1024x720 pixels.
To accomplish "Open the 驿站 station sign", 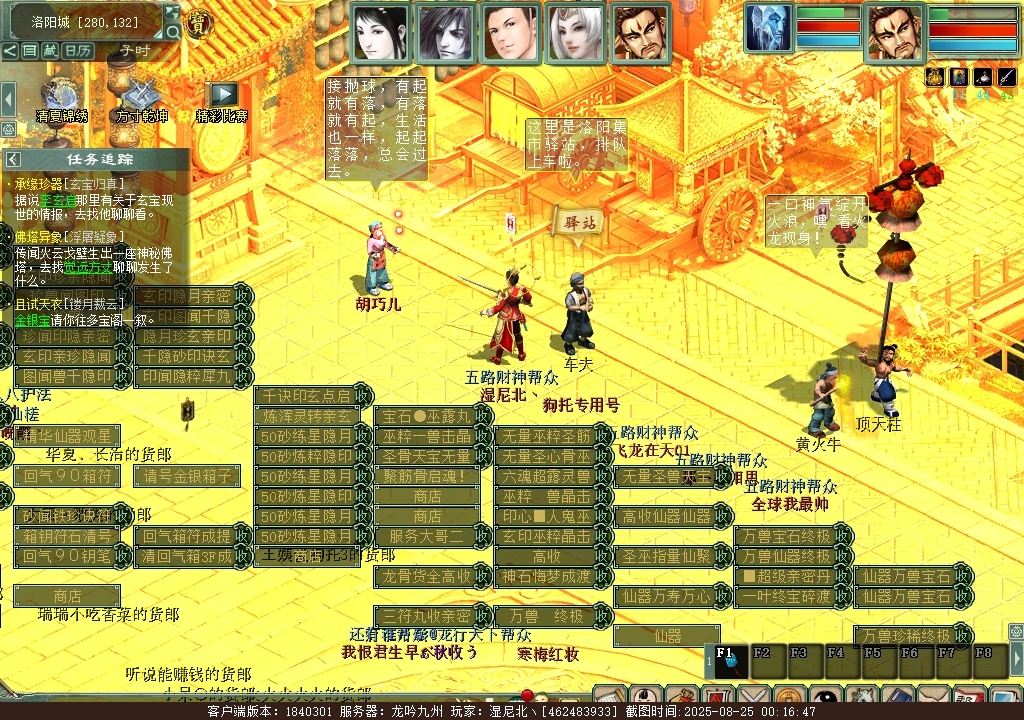I will 580,222.
